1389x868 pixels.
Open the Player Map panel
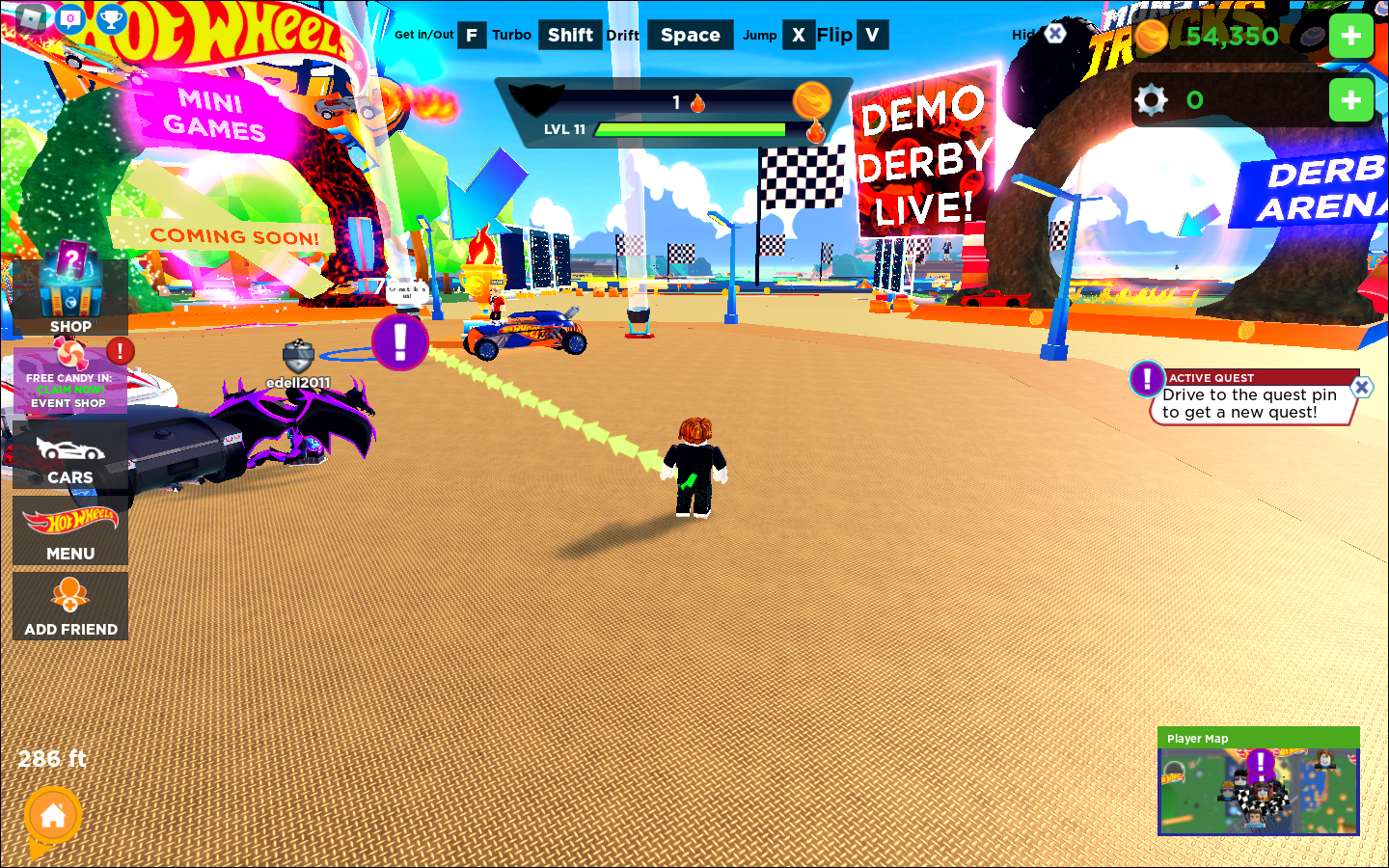pyautogui.click(x=1258, y=786)
